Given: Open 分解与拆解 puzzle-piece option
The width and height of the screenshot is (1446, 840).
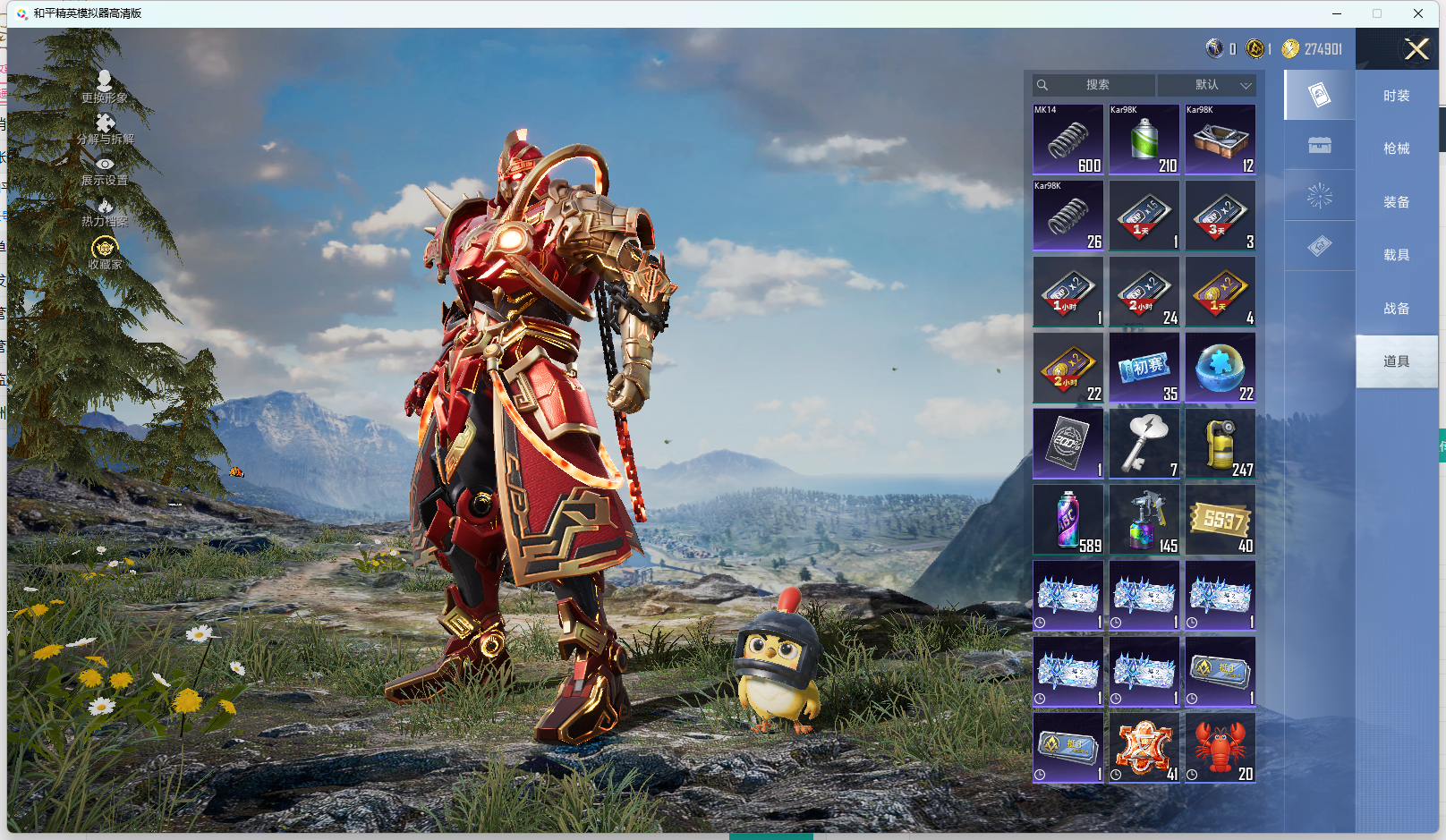Looking at the screenshot, I should (105, 128).
